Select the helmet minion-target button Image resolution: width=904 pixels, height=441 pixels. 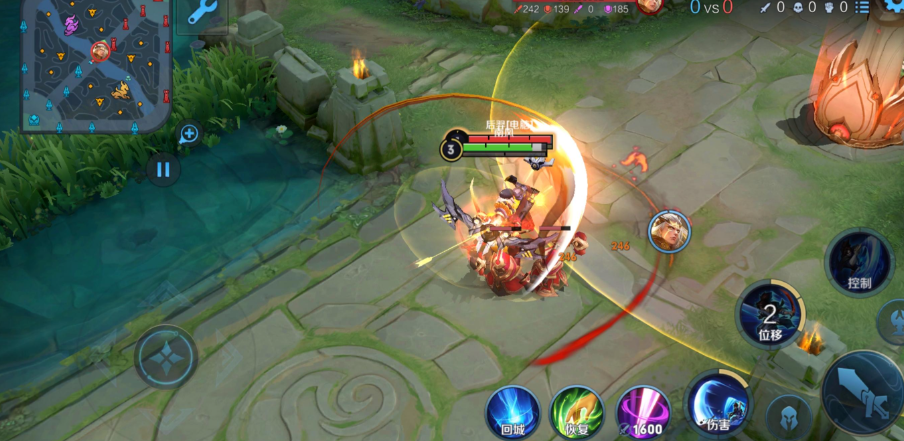(787, 416)
